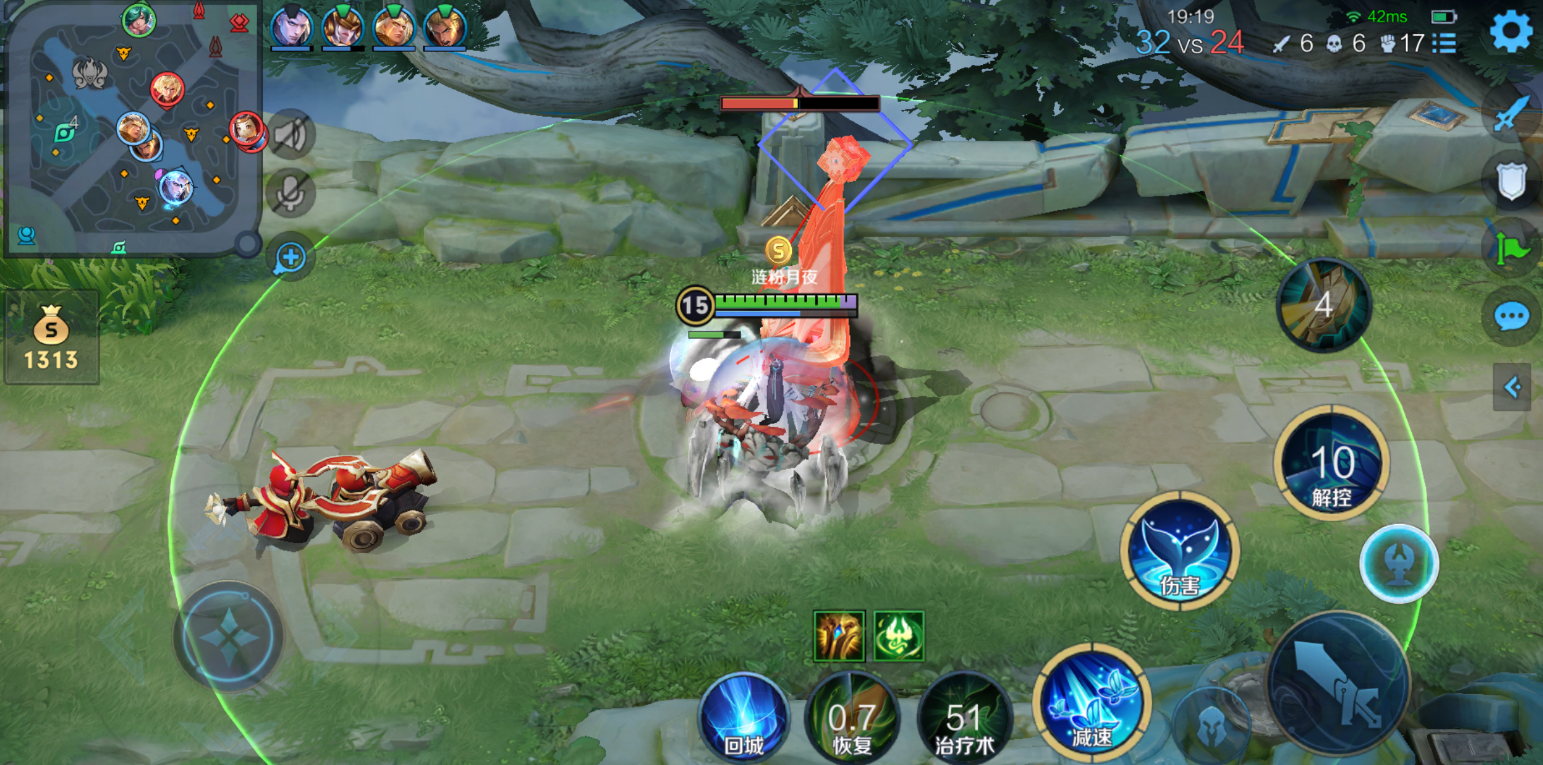The height and width of the screenshot is (765, 1543).
Task: Open the settings gear menu
Action: 1510,32
